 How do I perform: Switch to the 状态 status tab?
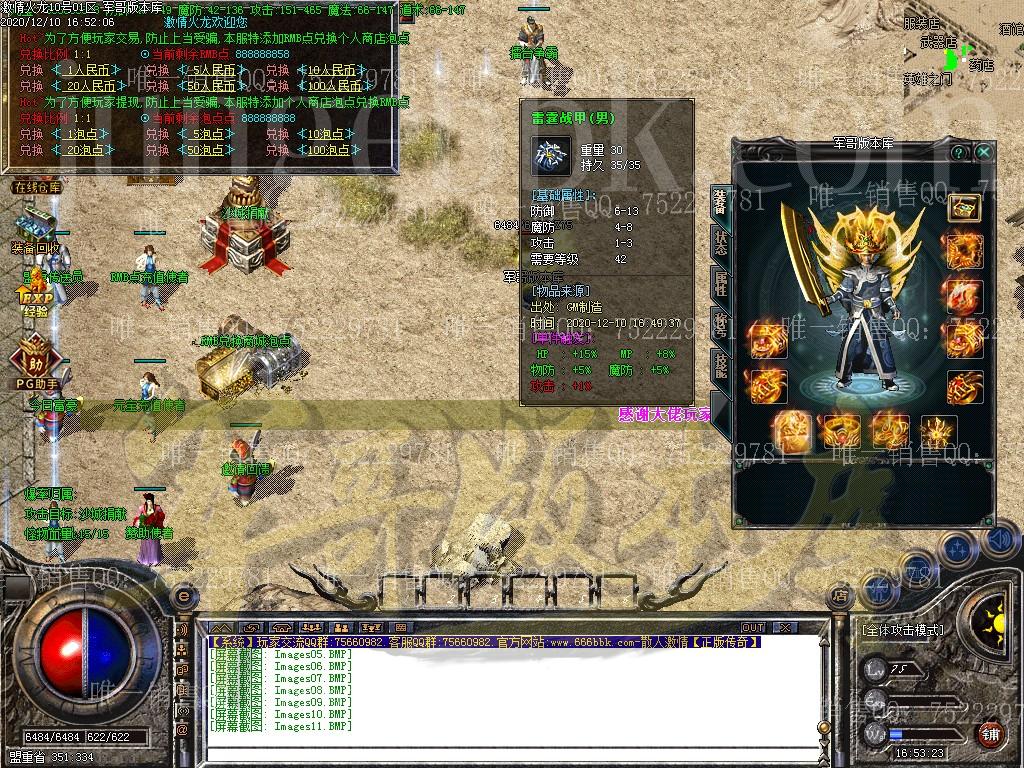pyautogui.click(x=721, y=242)
